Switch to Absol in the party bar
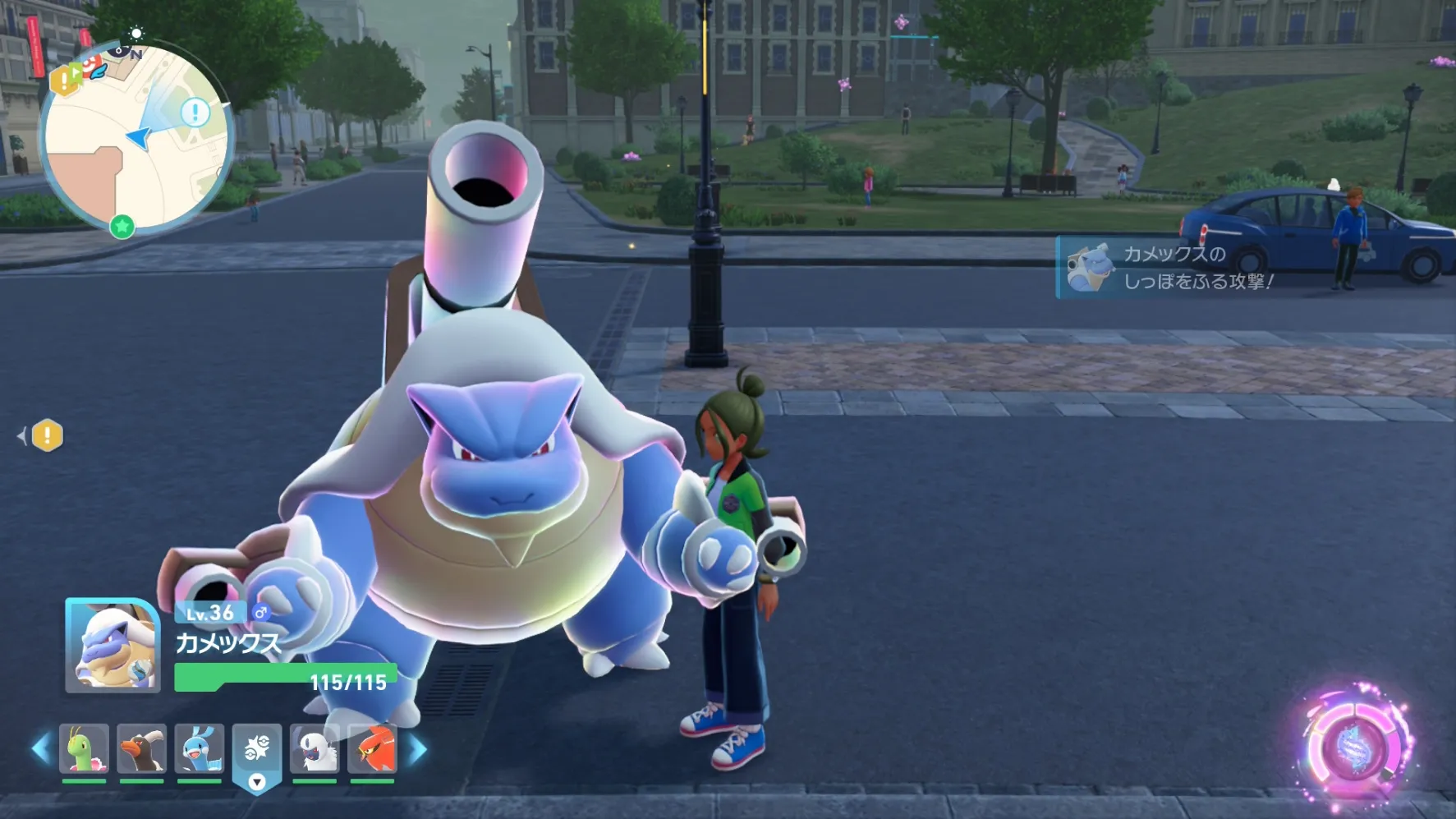 click(315, 749)
